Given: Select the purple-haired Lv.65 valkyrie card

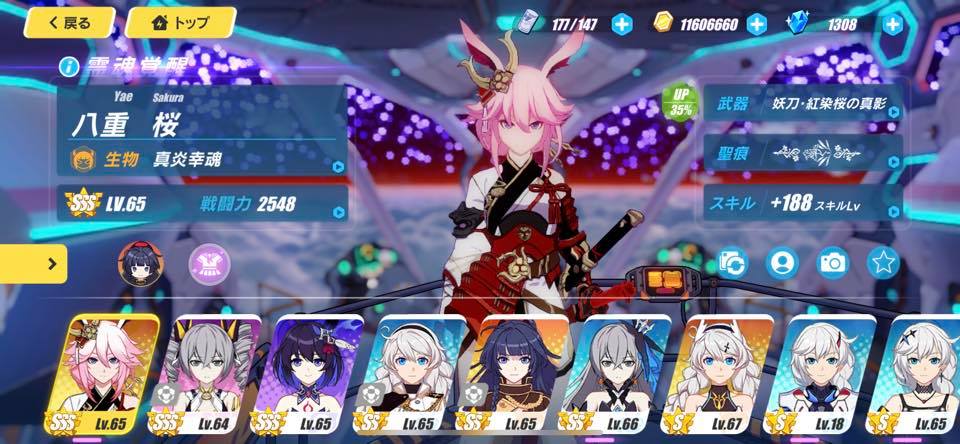Looking at the screenshot, I should [315, 377].
